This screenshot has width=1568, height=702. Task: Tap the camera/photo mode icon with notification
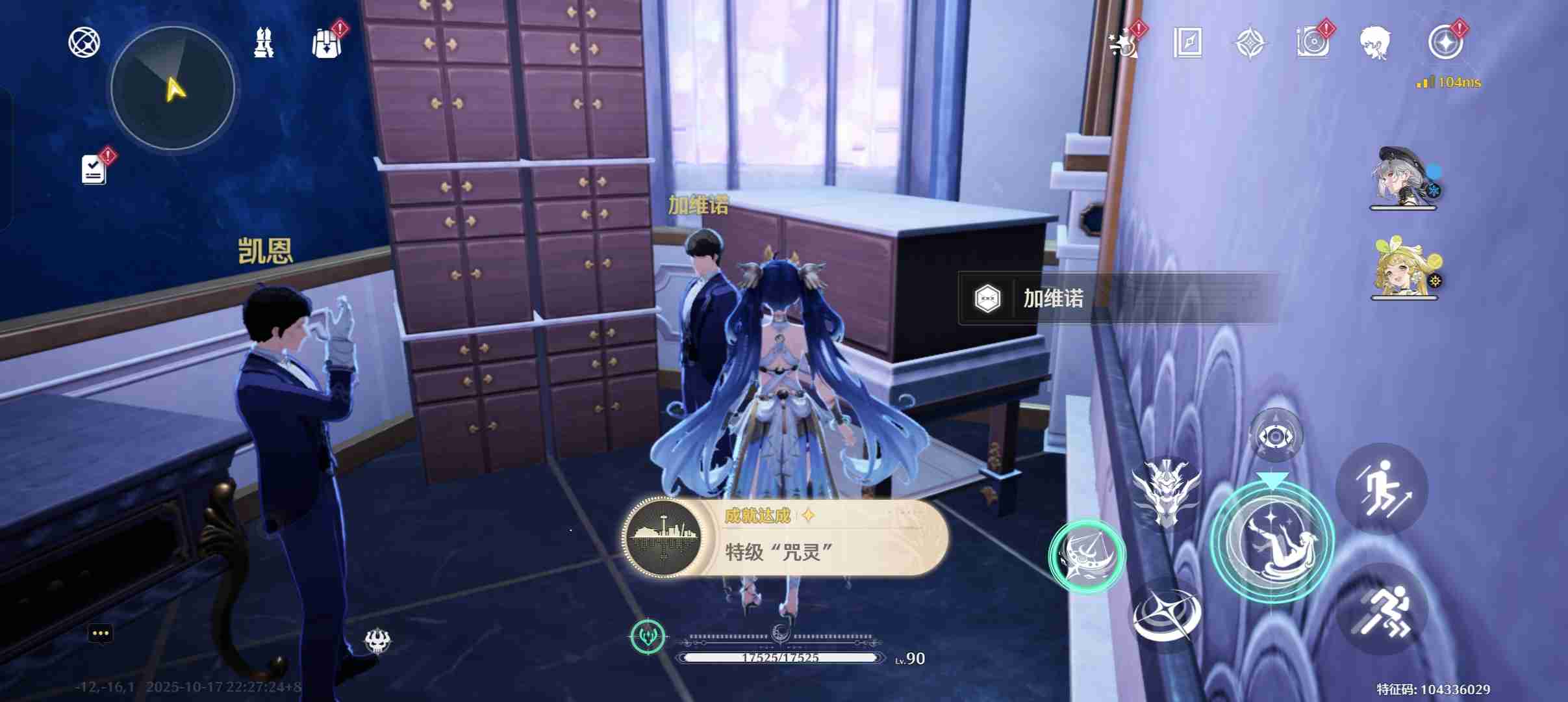click(1314, 43)
